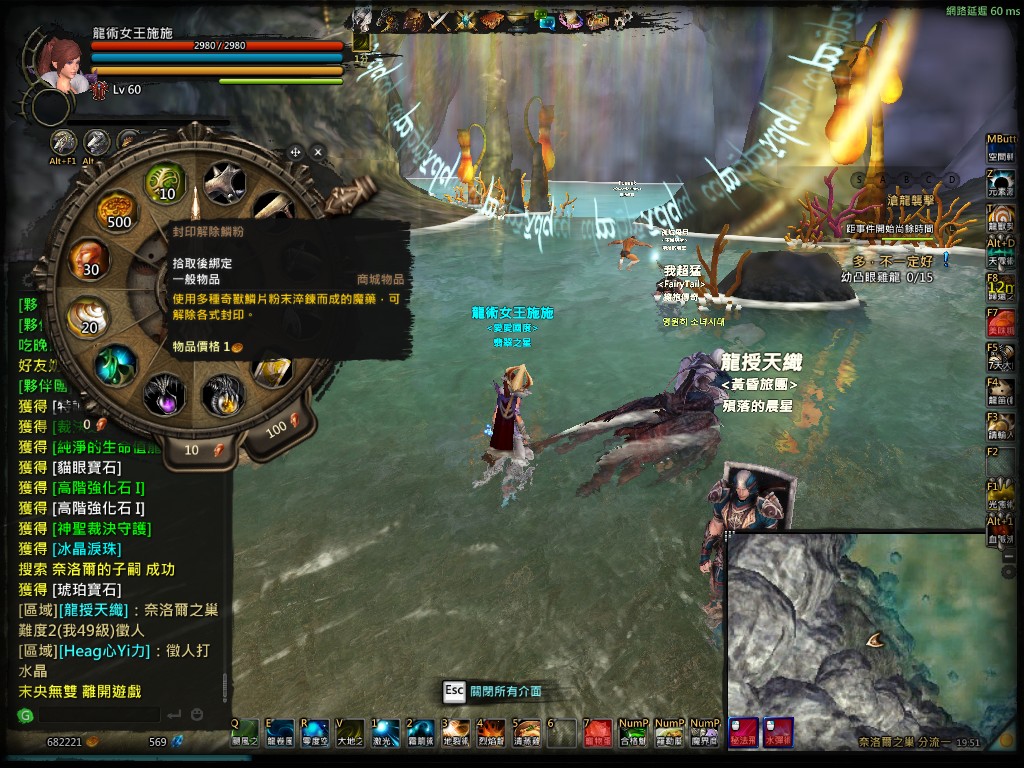This screenshot has width=1024, height=768.
Task: Select the yellow orb claw item
Action: click(x=223, y=394)
